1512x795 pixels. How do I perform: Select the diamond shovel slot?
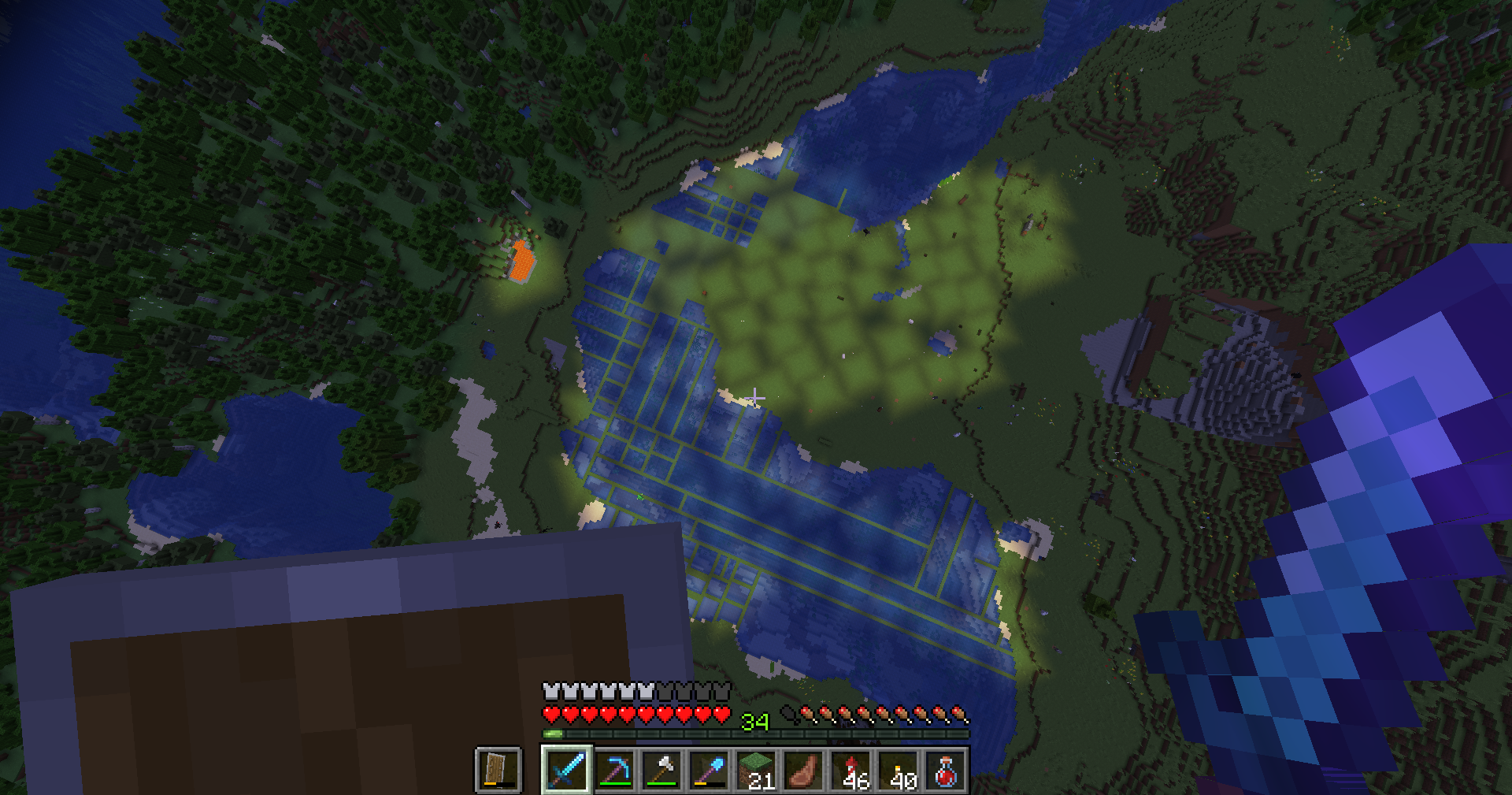point(709,770)
